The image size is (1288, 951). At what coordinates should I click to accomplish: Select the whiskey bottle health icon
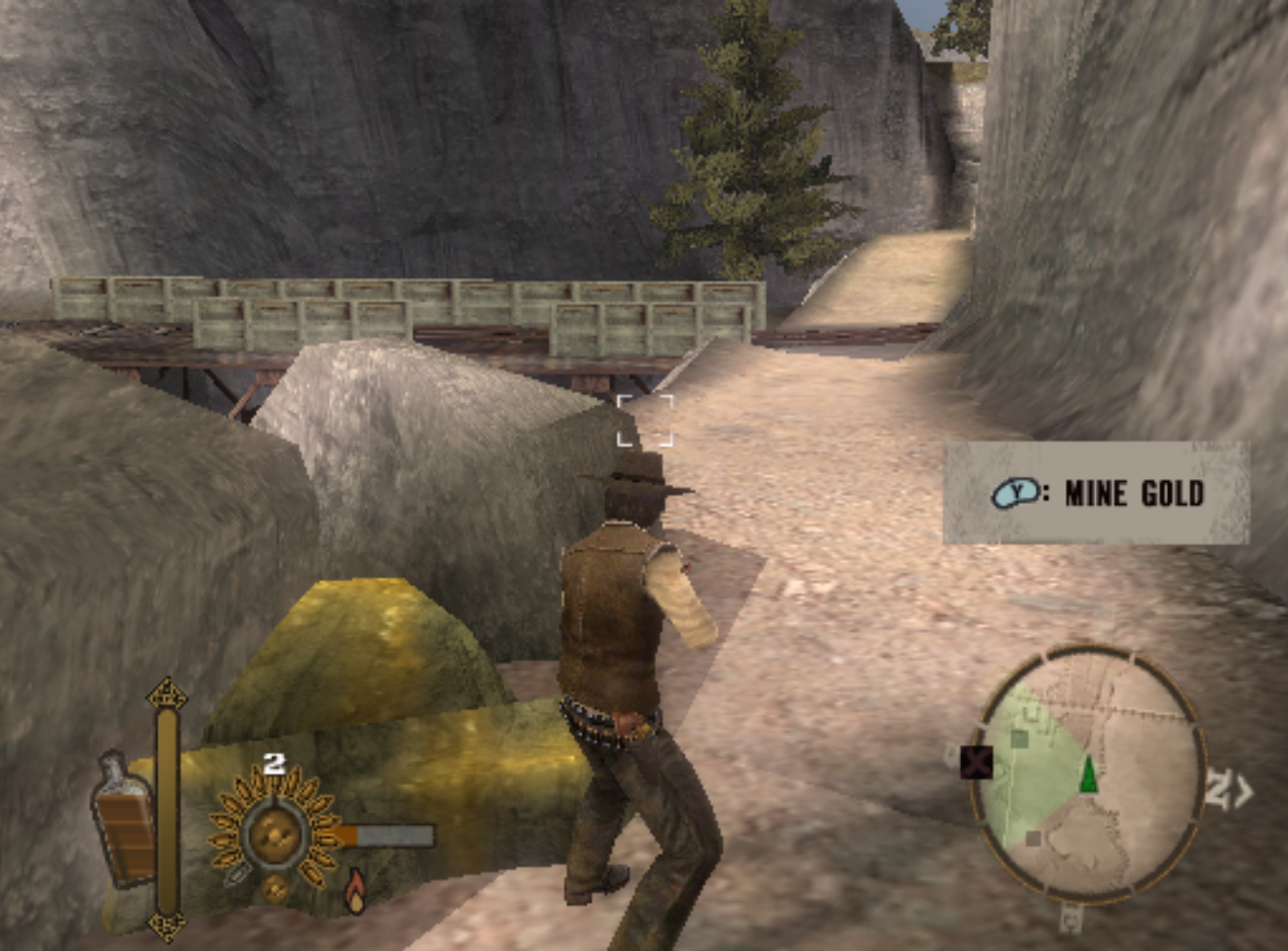(x=125, y=820)
